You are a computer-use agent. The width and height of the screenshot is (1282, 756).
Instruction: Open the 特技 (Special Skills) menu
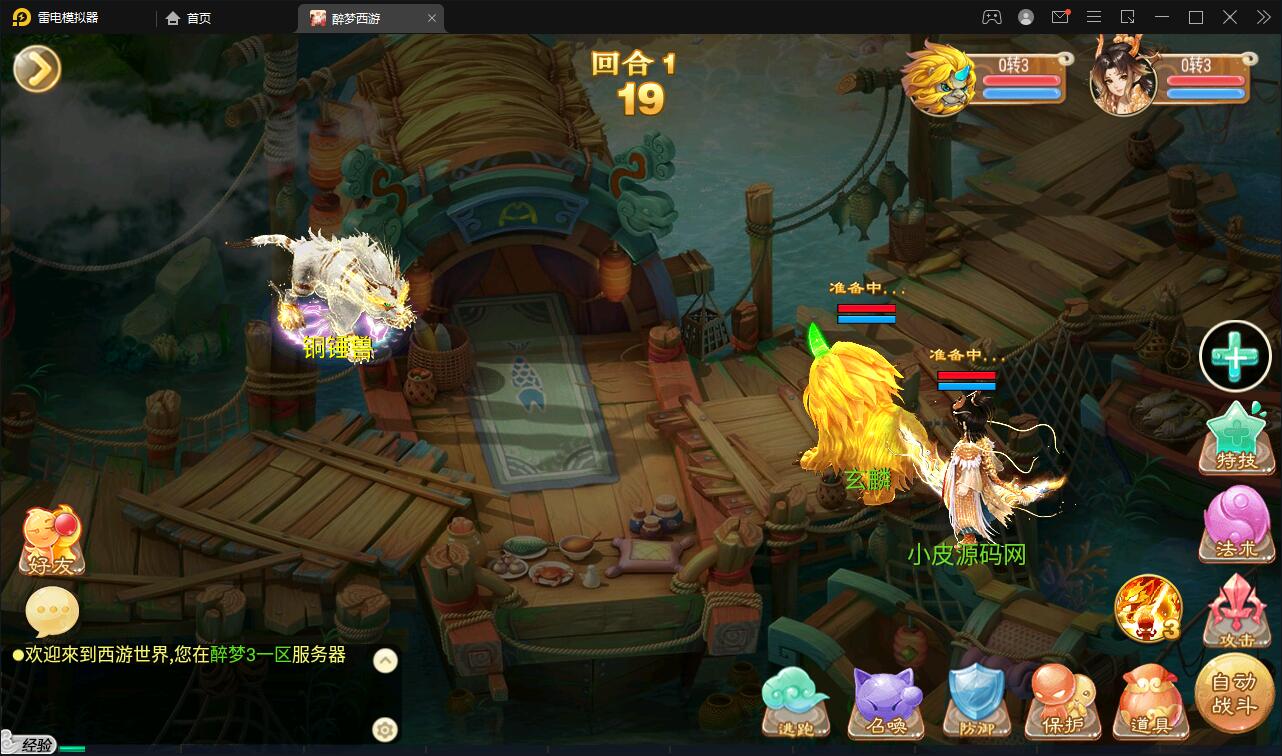tap(1237, 437)
